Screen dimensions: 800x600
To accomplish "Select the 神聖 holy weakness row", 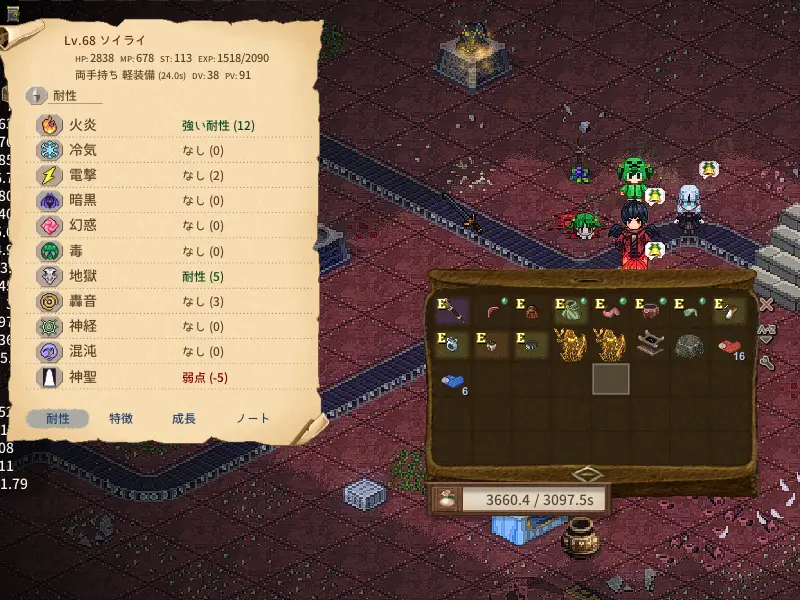I will pos(170,377).
